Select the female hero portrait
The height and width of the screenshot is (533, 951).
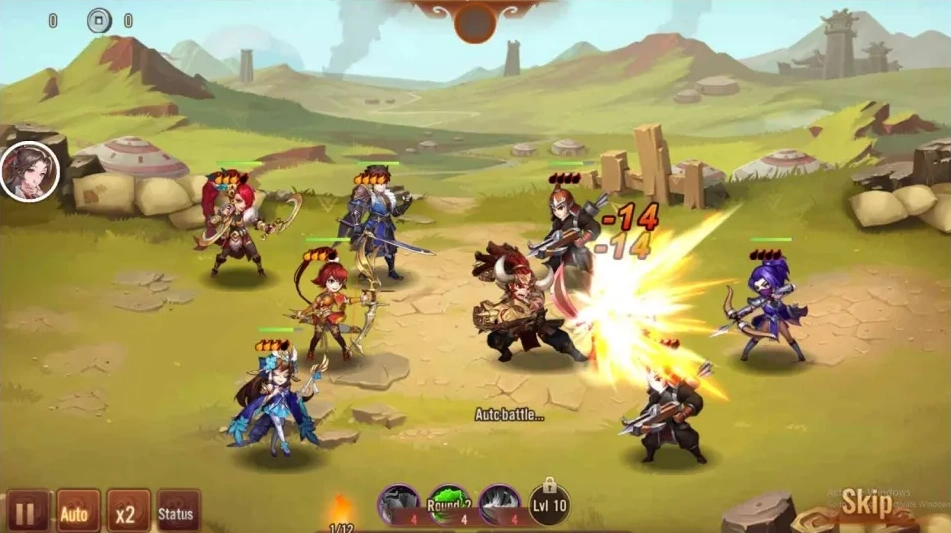(x=29, y=172)
